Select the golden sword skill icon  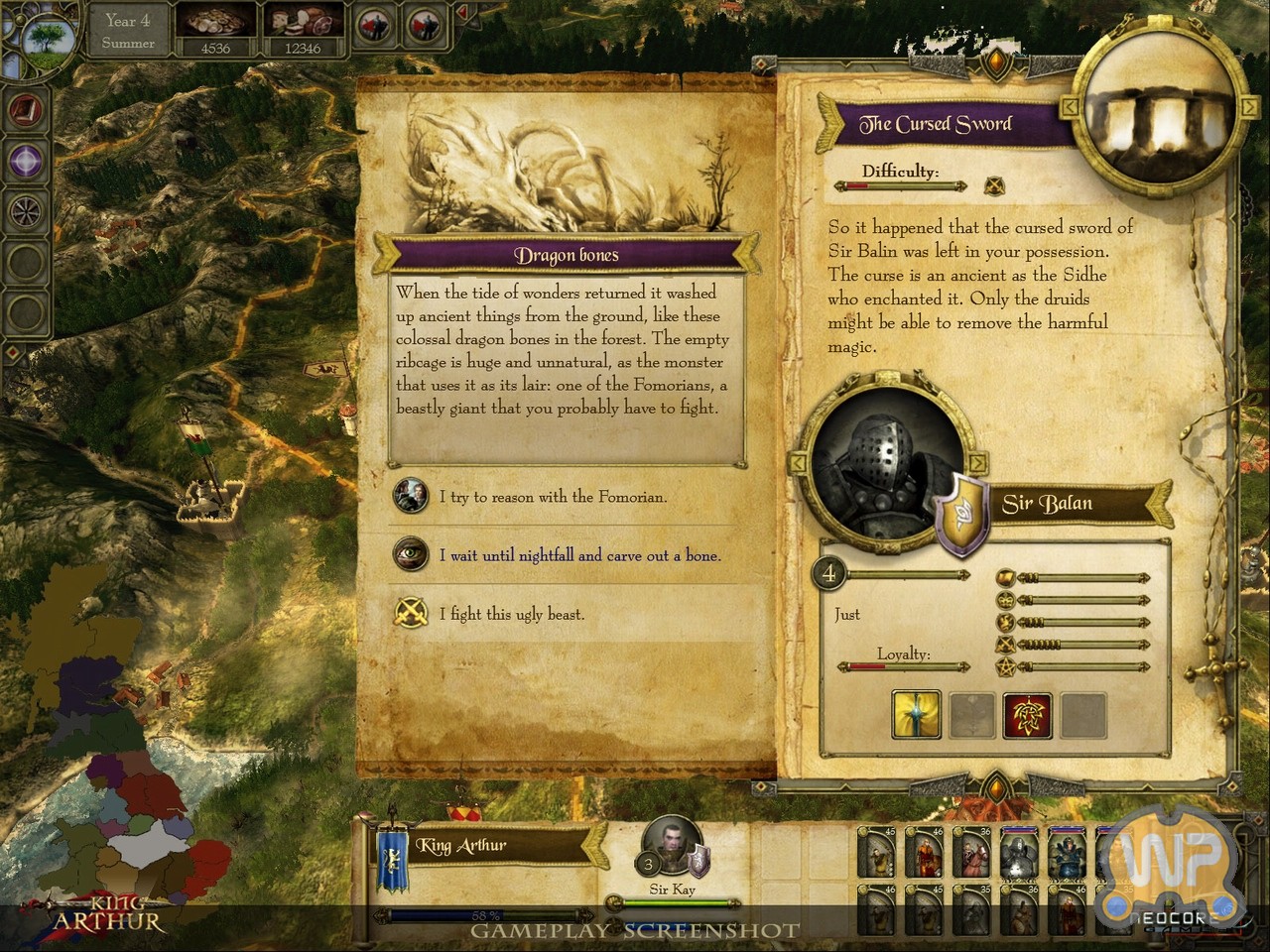click(x=916, y=714)
